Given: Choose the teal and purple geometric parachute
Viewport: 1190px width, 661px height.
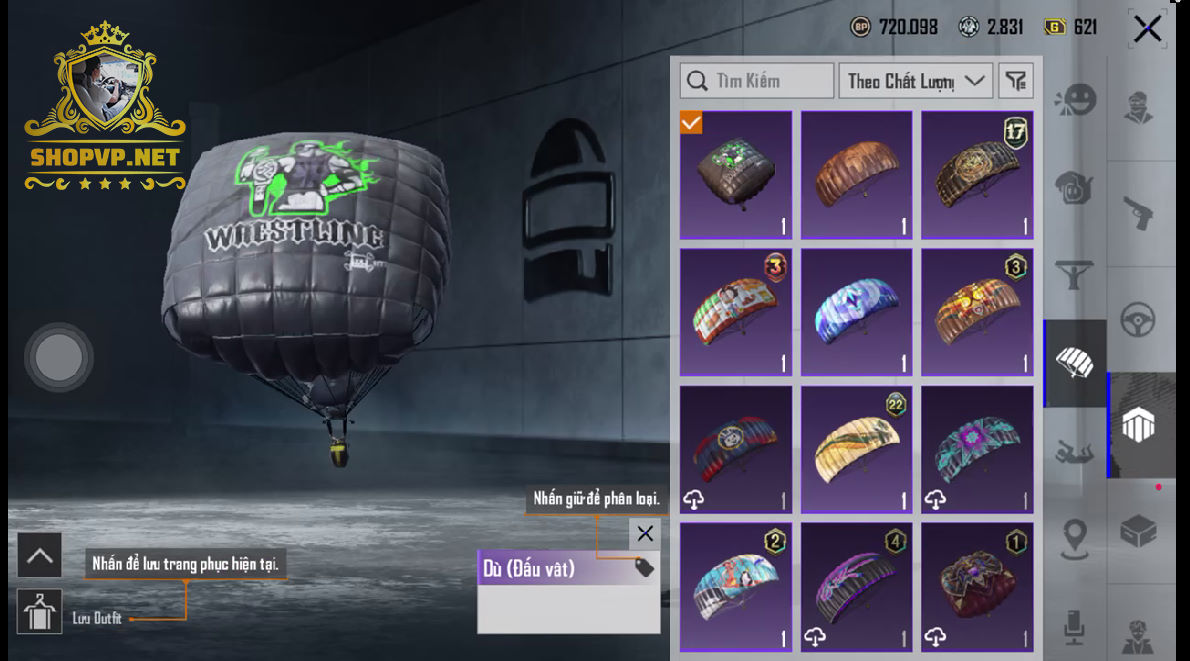Looking at the screenshot, I should (x=977, y=449).
